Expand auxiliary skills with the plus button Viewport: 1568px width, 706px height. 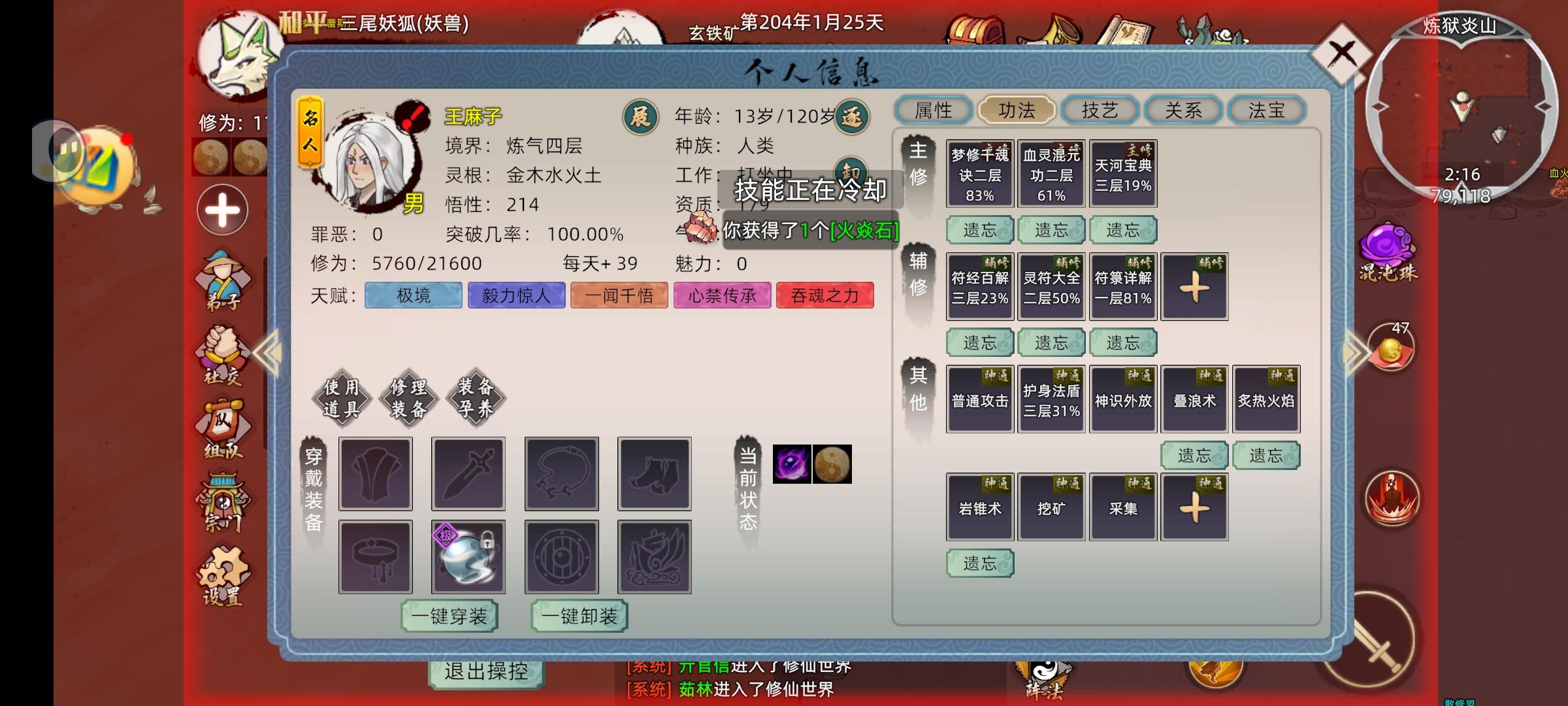pyautogui.click(x=1194, y=286)
